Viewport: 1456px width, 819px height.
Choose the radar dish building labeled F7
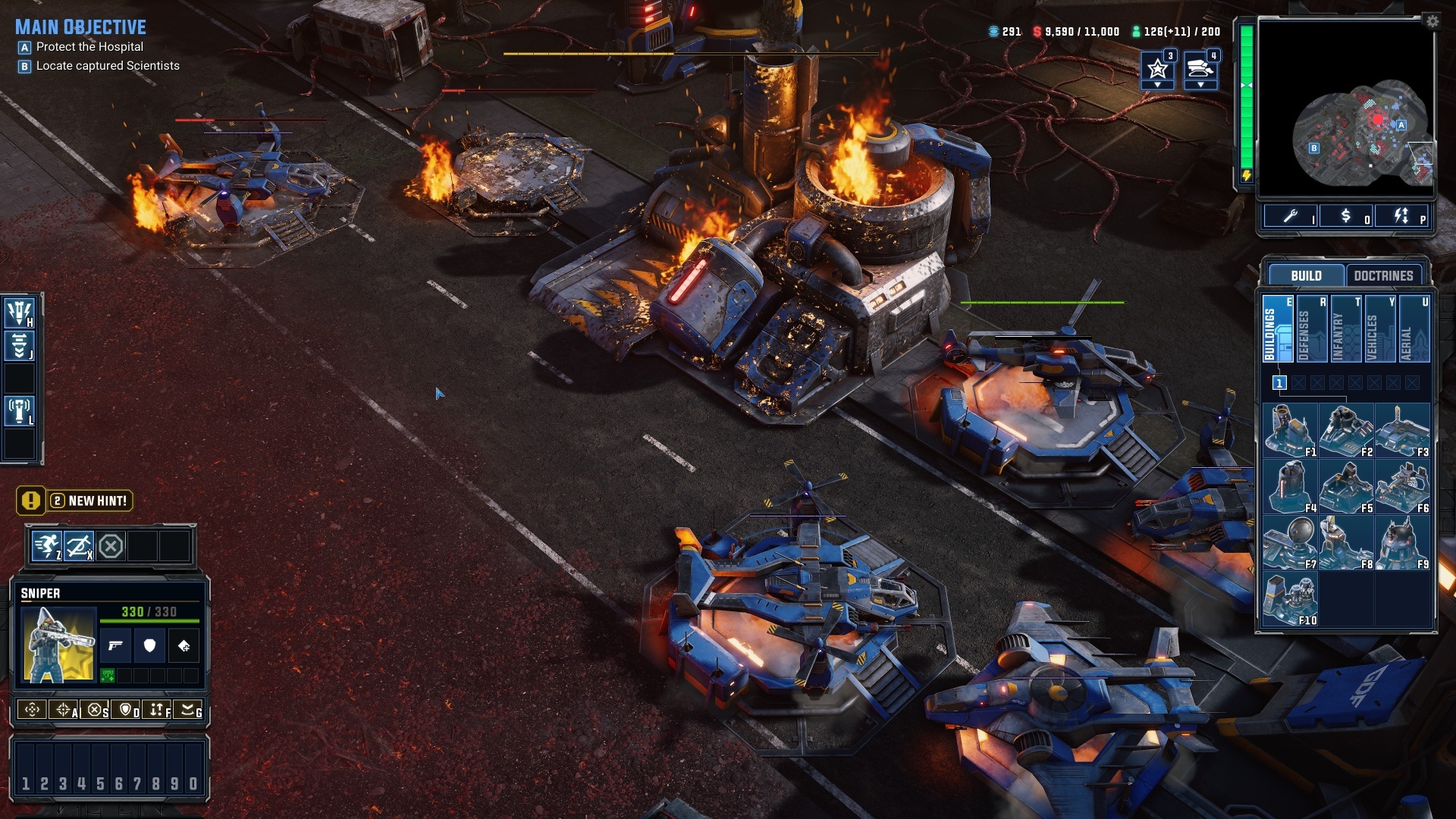(x=1290, y=543)
